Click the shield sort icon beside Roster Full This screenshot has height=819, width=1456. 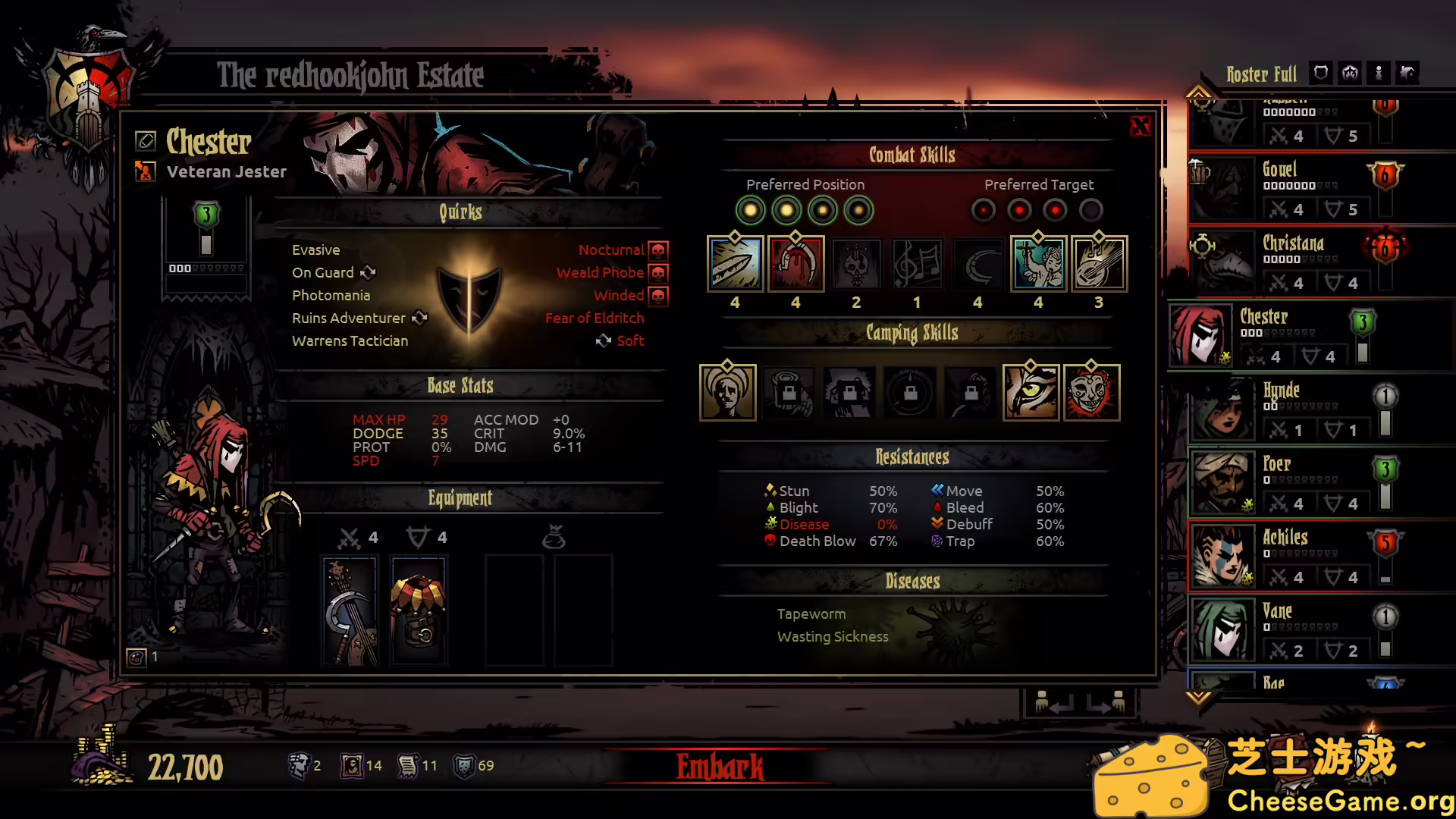tap(1320, 73)
